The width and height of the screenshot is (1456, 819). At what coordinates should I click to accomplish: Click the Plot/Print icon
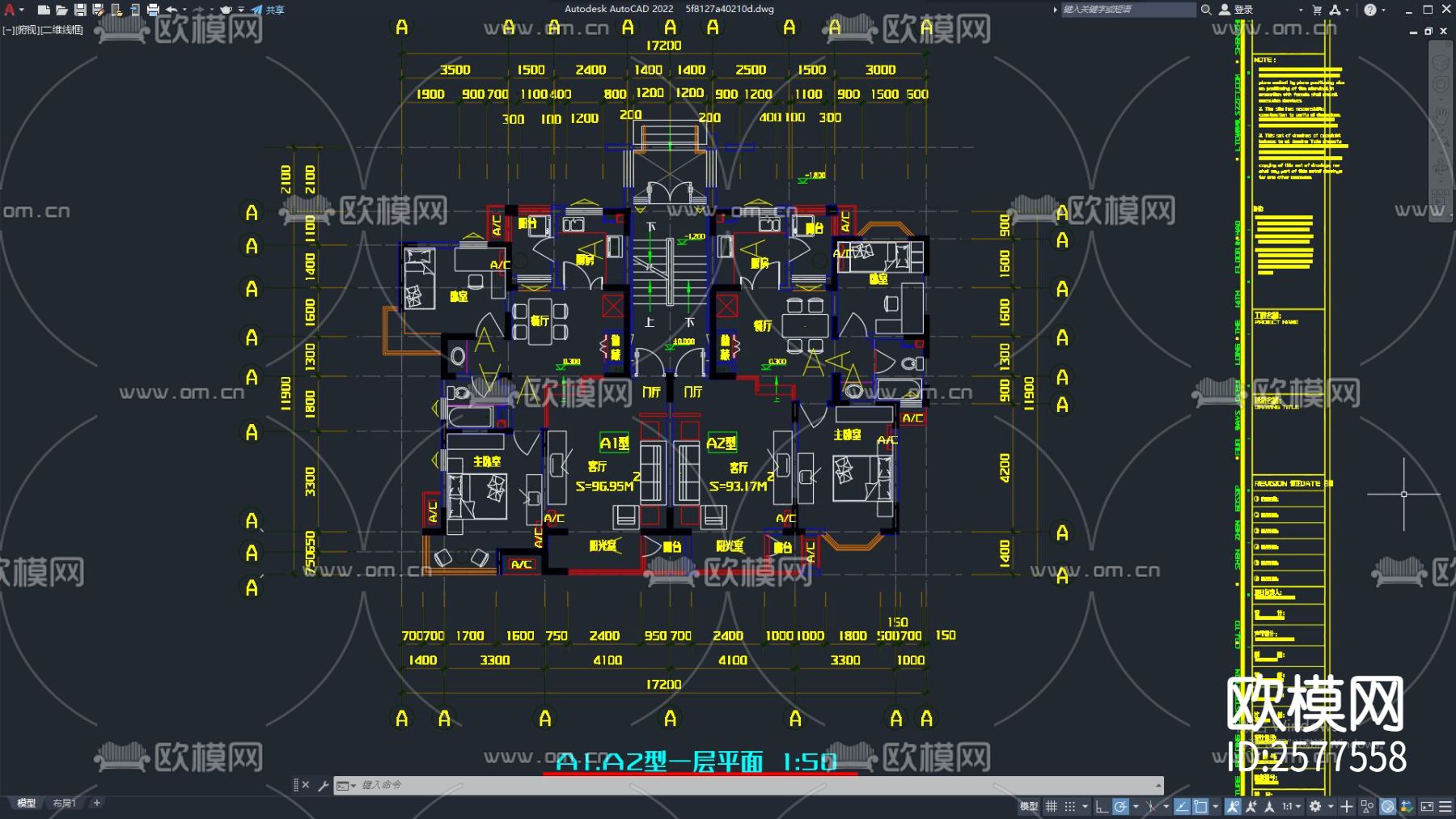[x=154, y=10]
